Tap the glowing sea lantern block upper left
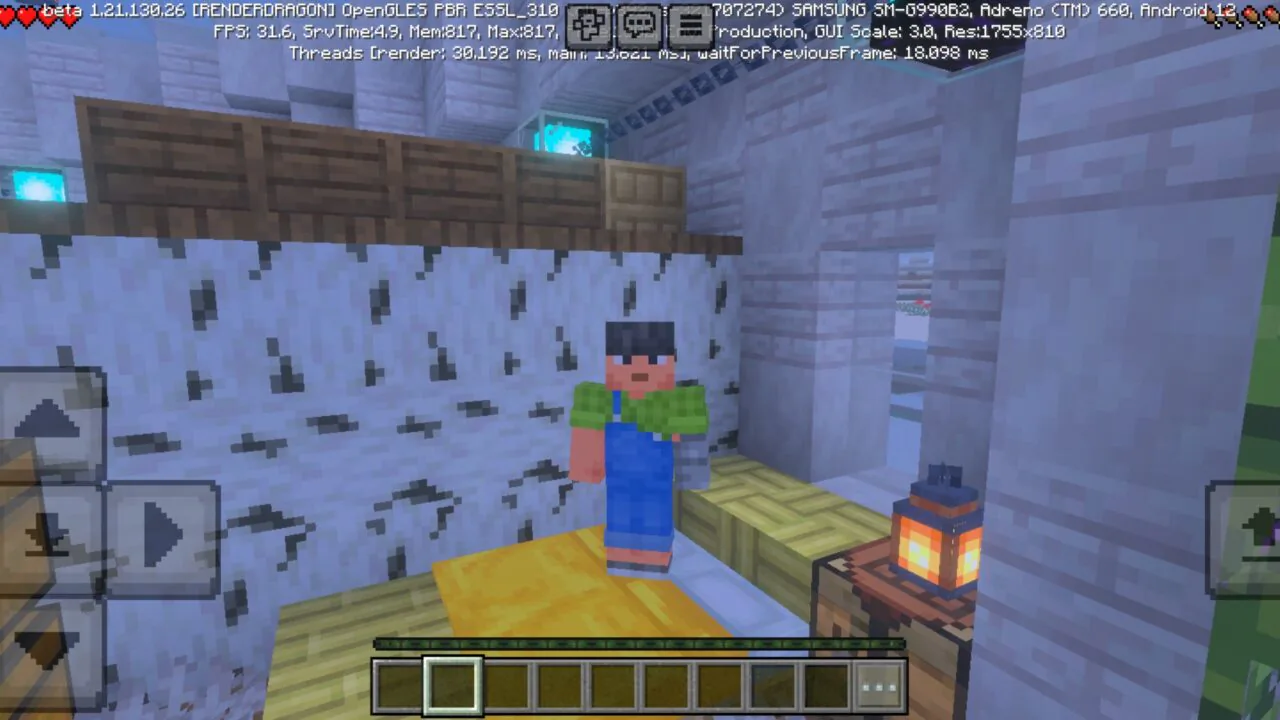The height and width of the screenshot is (720, 1280). [x=38, y=185]
